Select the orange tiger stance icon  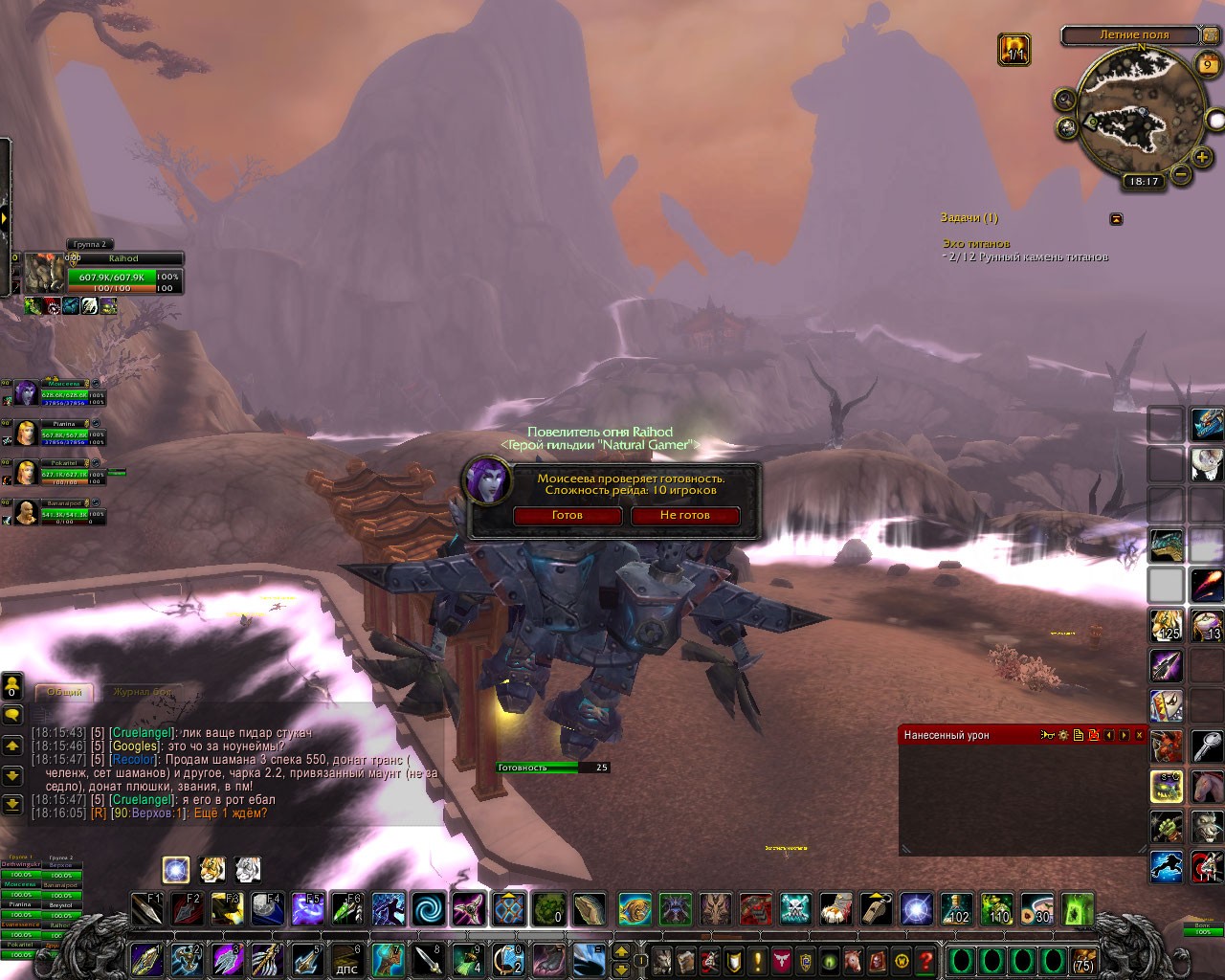(x=212, y=869)
